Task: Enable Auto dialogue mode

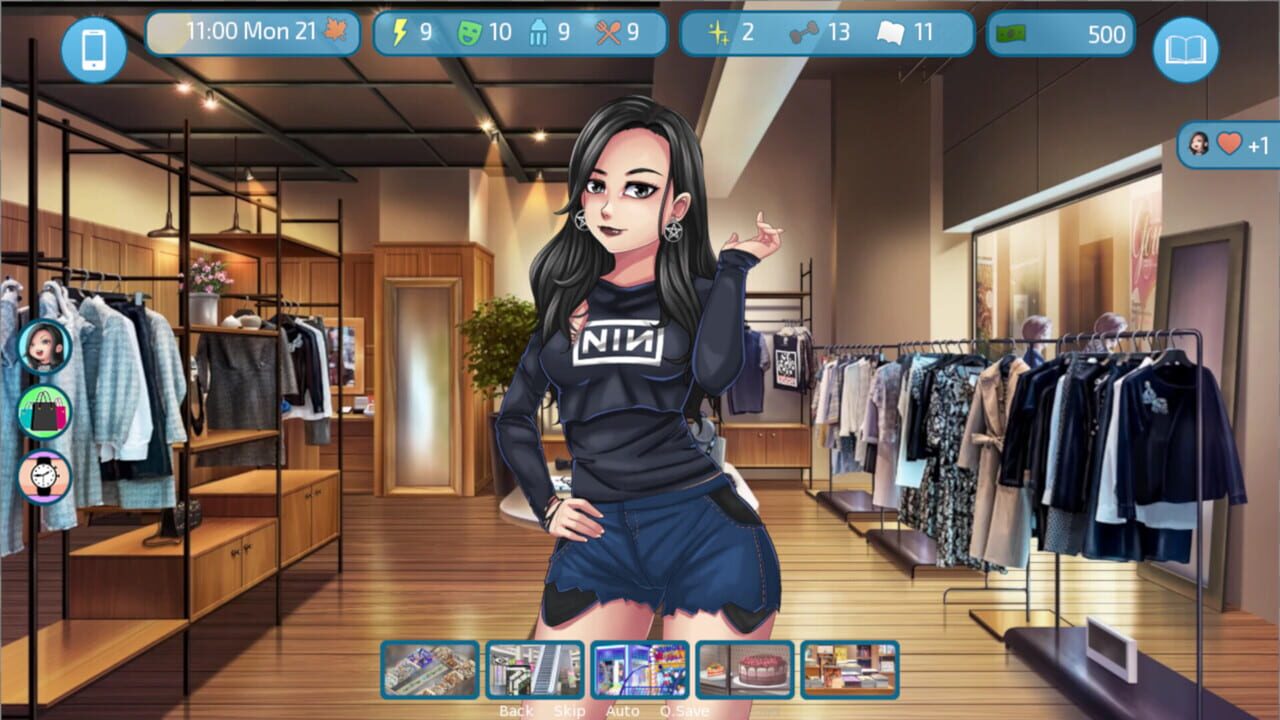Action: (621, 711)
